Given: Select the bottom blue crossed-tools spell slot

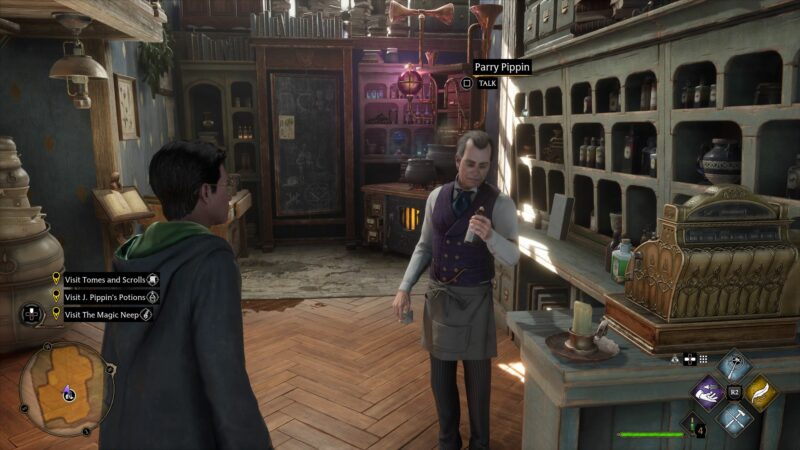Looking at the screenshot, I should [735, 420].
